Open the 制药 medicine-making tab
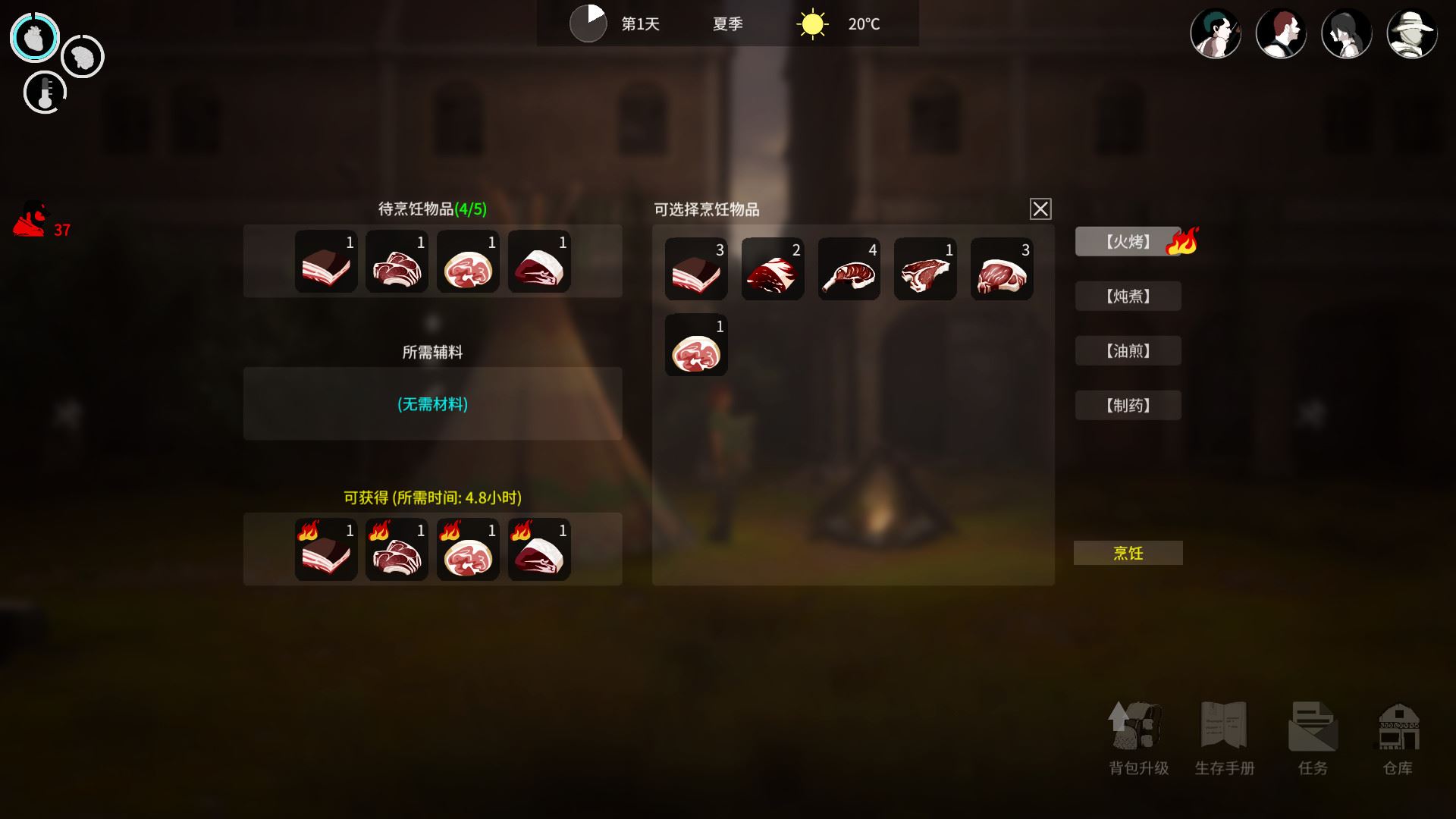Screen dimensions: 1456x819 [1128, 406]
